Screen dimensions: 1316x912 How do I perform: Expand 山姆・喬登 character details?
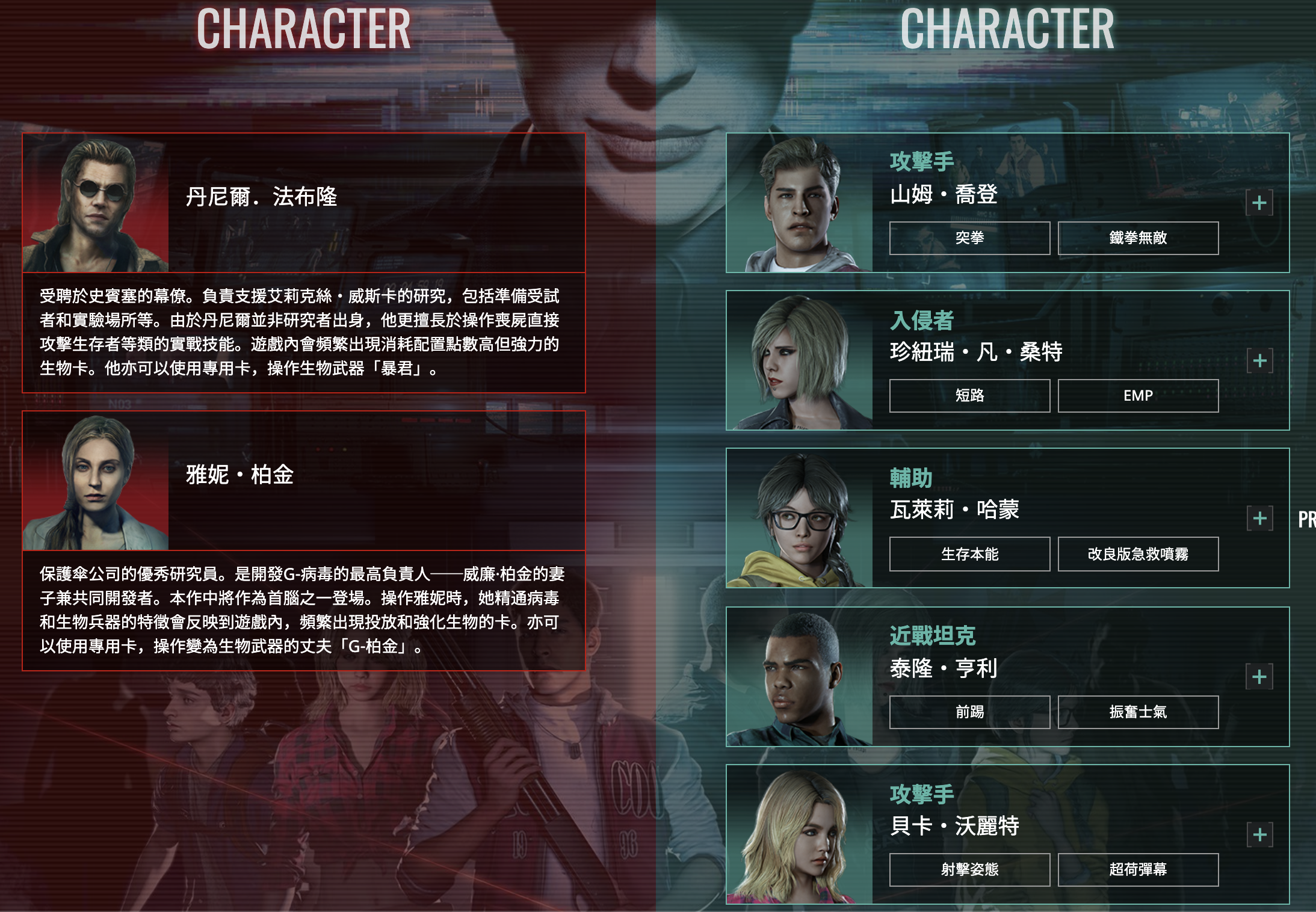click(1259, 203)
